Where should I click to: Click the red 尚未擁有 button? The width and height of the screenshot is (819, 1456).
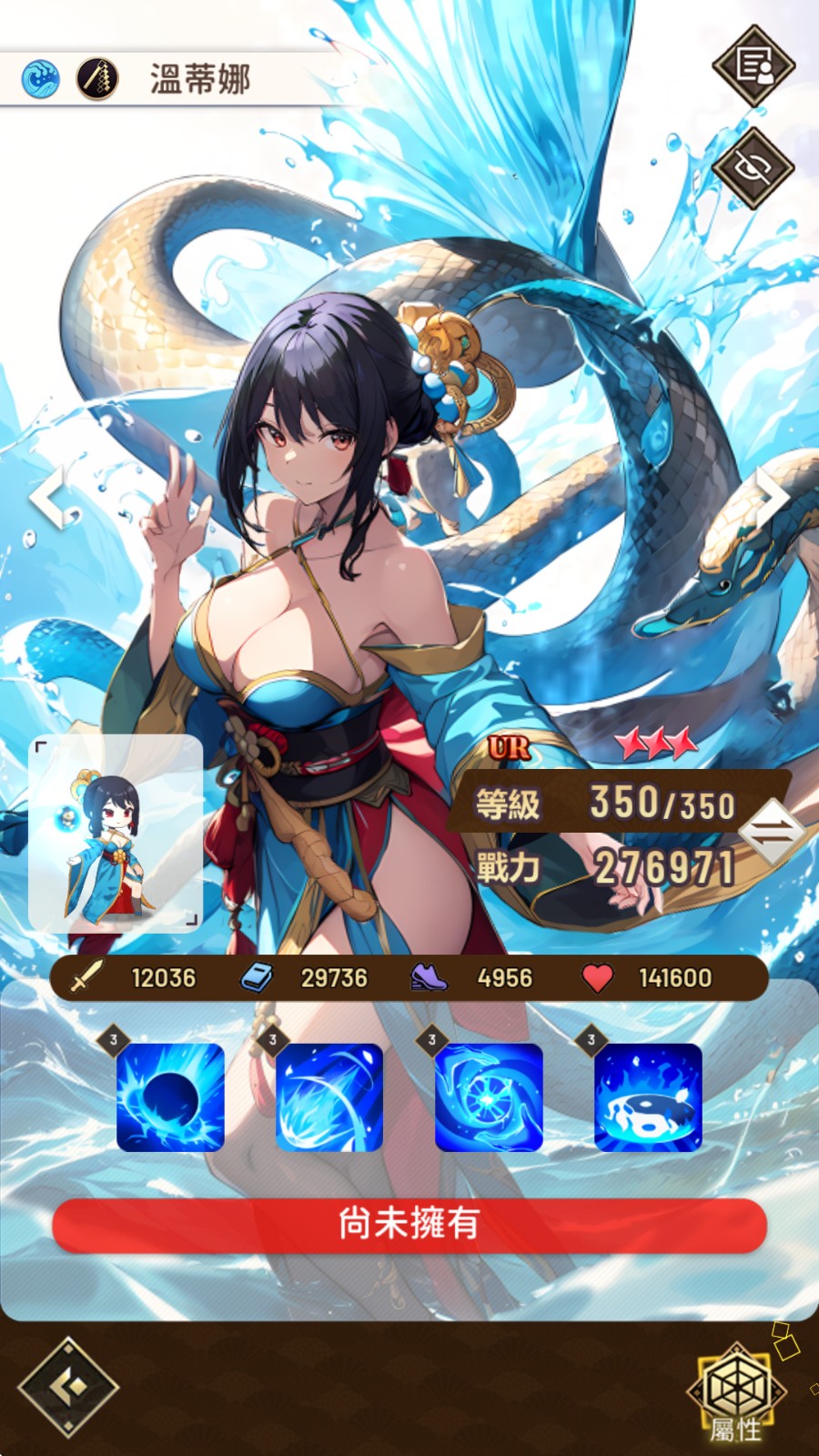point(409,1225)
